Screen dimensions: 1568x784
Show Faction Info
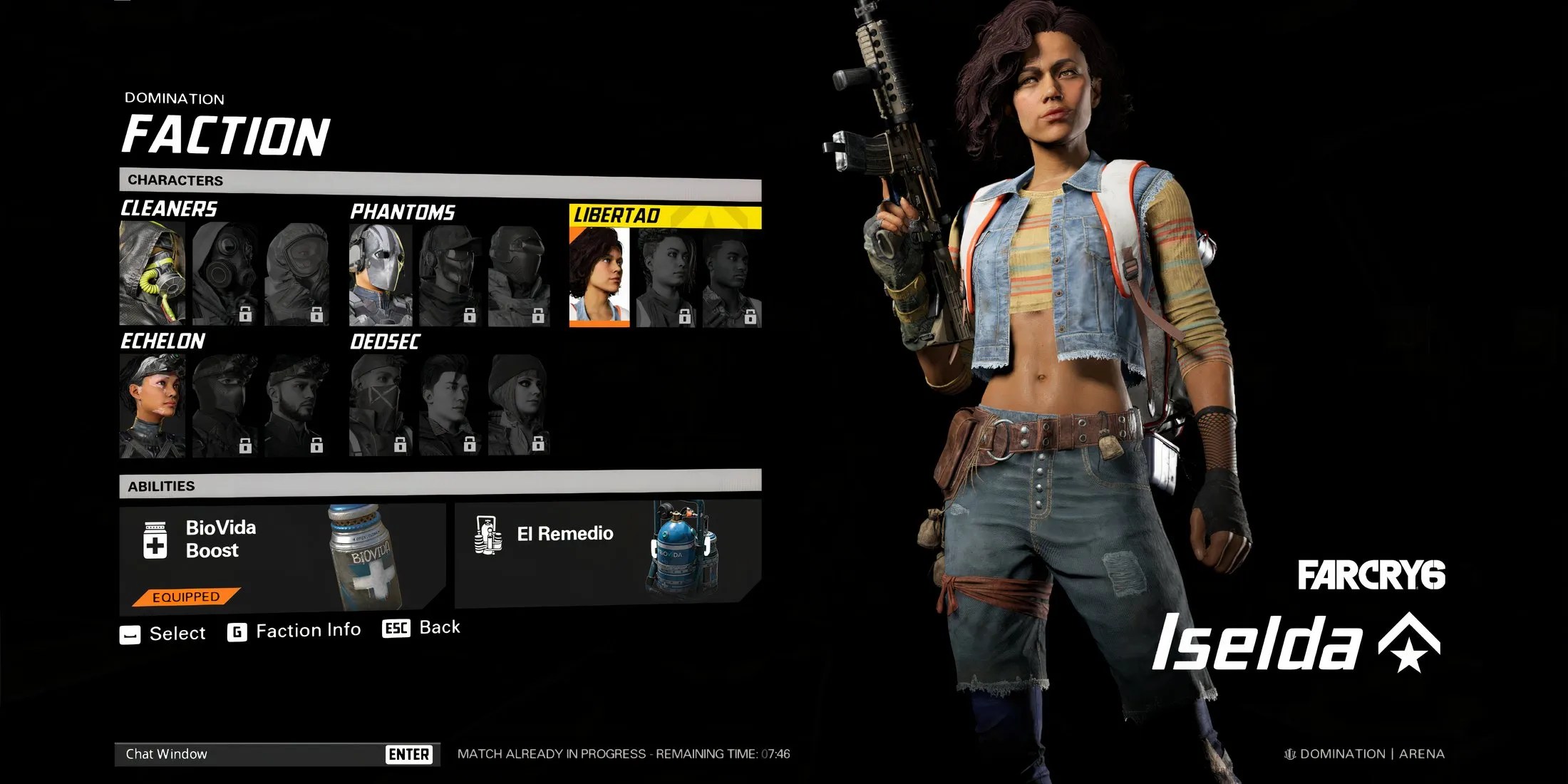[x=294, y=631]
